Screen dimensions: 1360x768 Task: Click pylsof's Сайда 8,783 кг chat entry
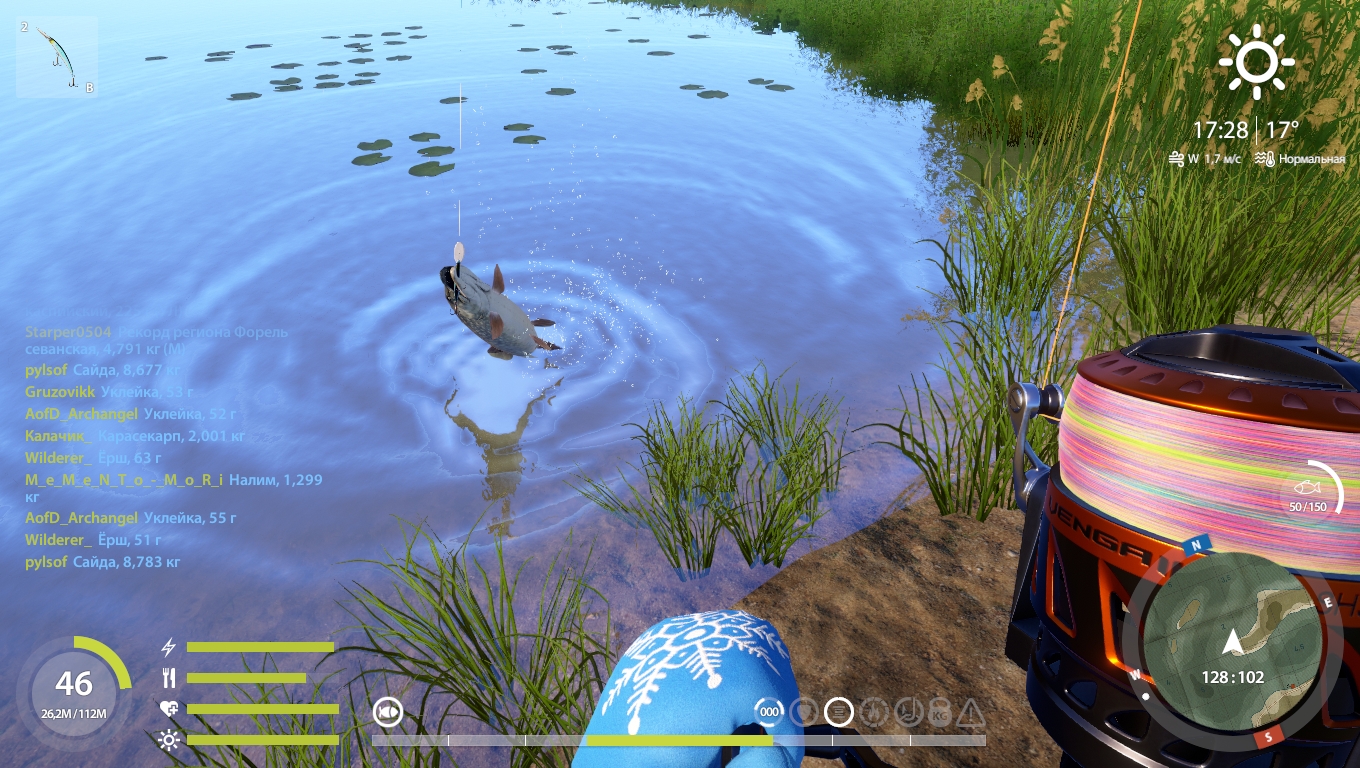[x=102, y=562]
